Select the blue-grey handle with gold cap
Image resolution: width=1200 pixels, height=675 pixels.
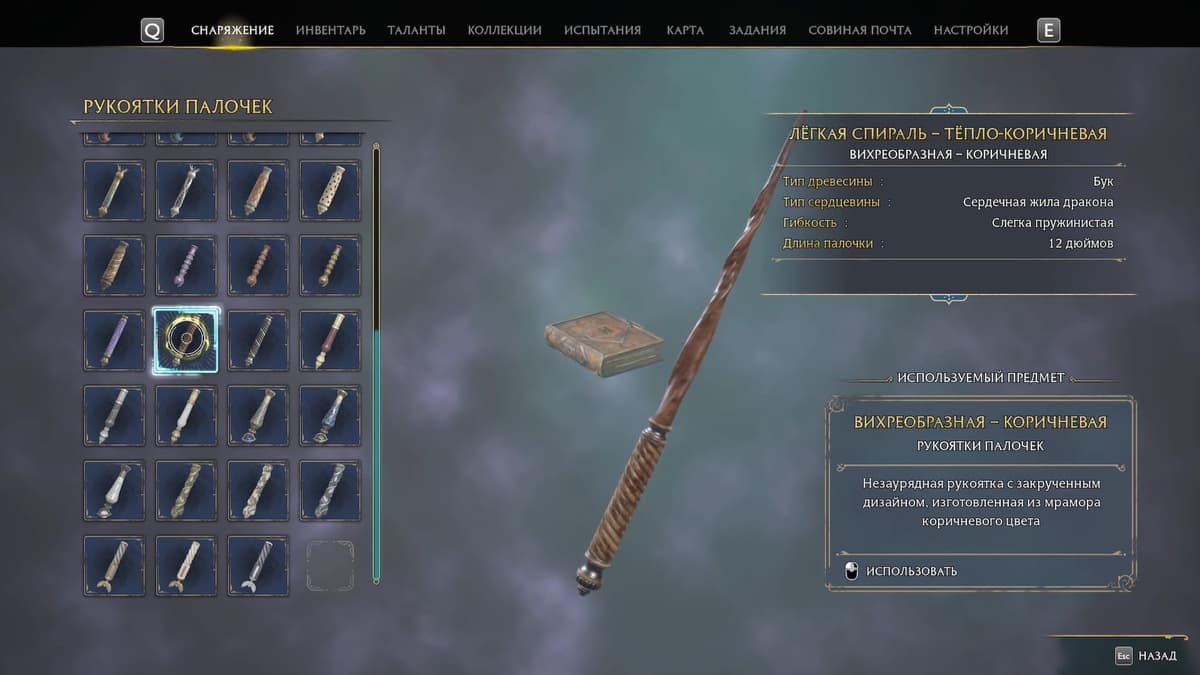[x=330, y=416]
